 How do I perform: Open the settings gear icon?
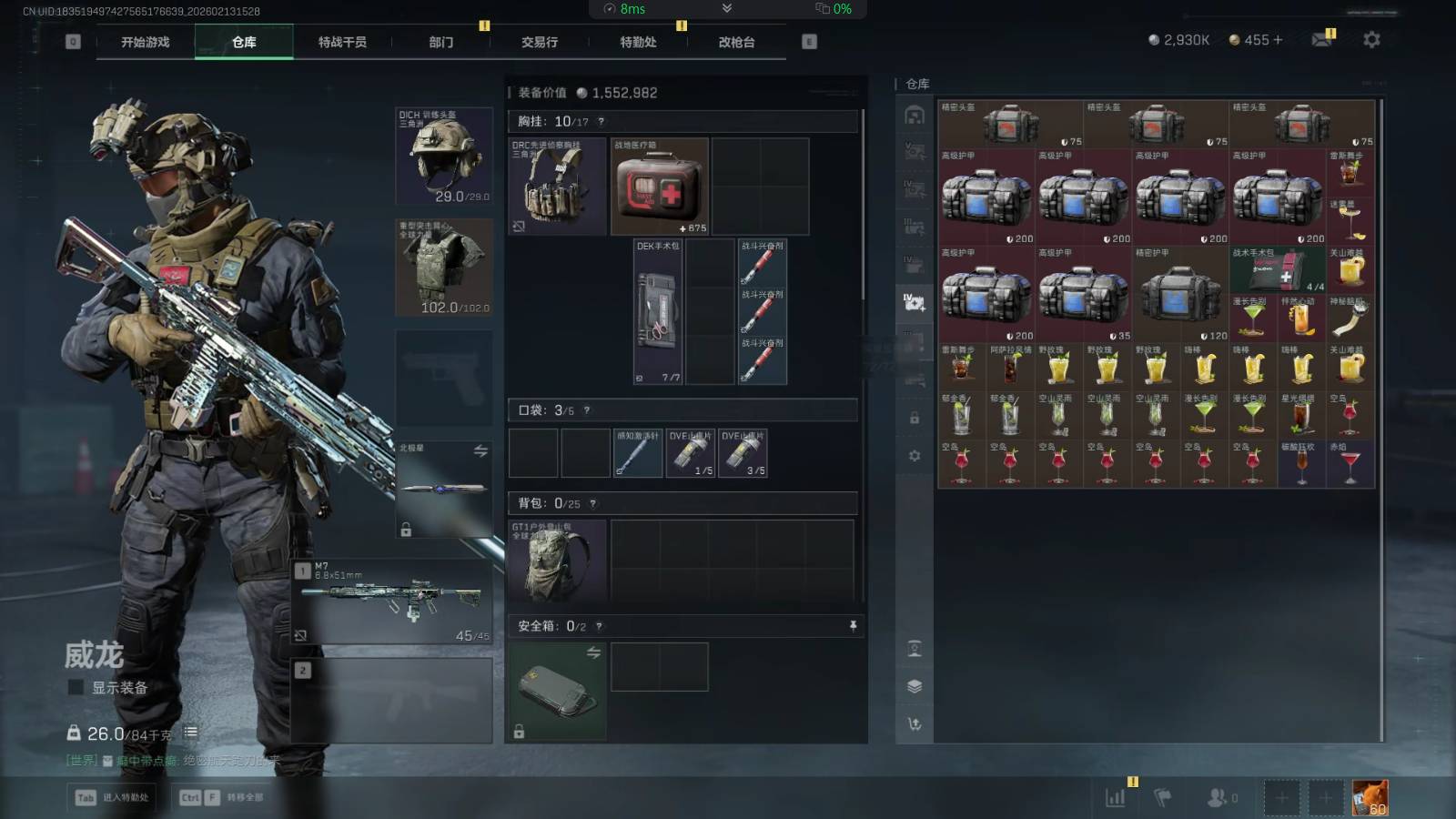coord(1371,40)
